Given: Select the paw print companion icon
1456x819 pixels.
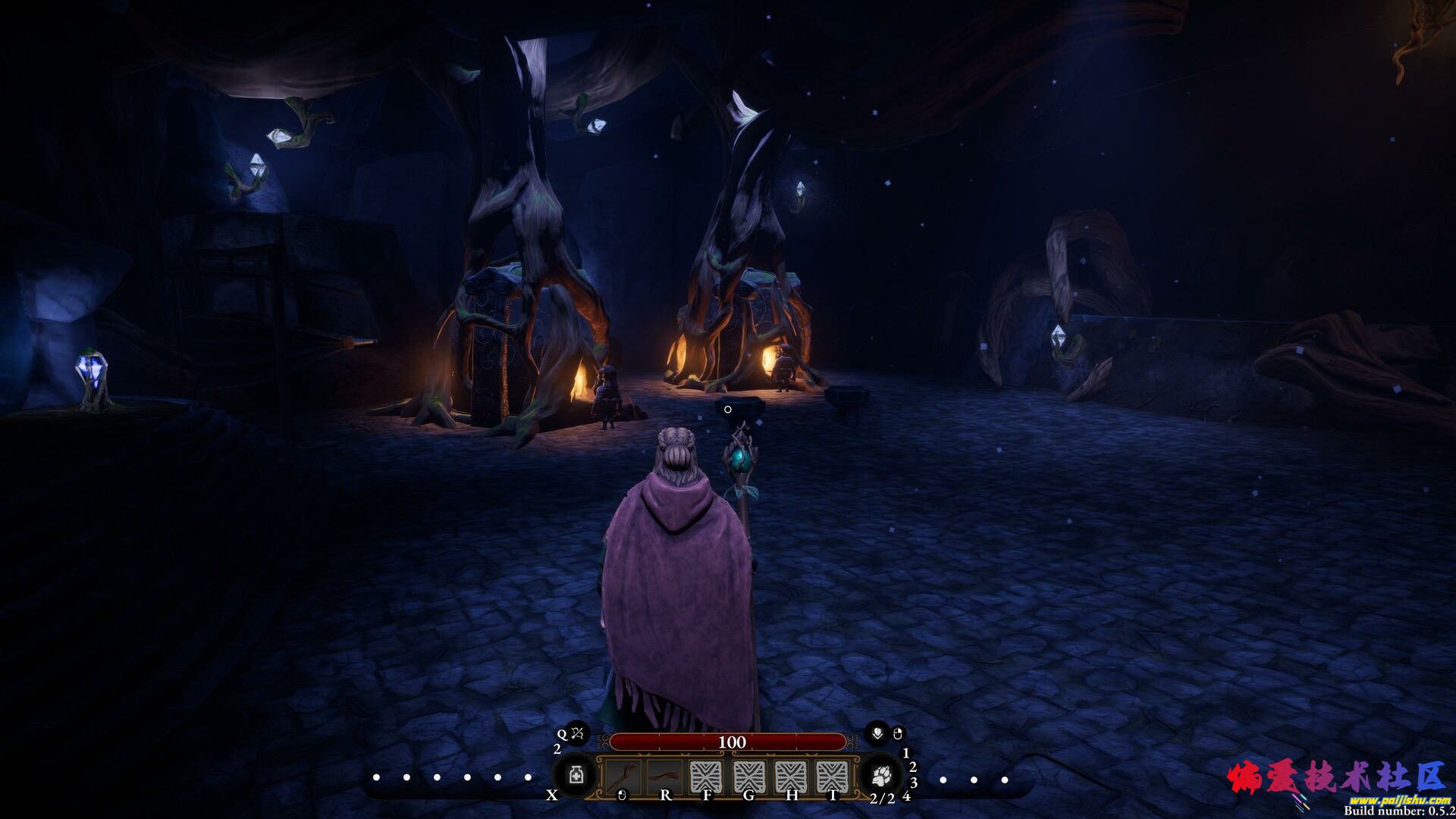Looking at the screenshot, I should [x=880, y=776].
